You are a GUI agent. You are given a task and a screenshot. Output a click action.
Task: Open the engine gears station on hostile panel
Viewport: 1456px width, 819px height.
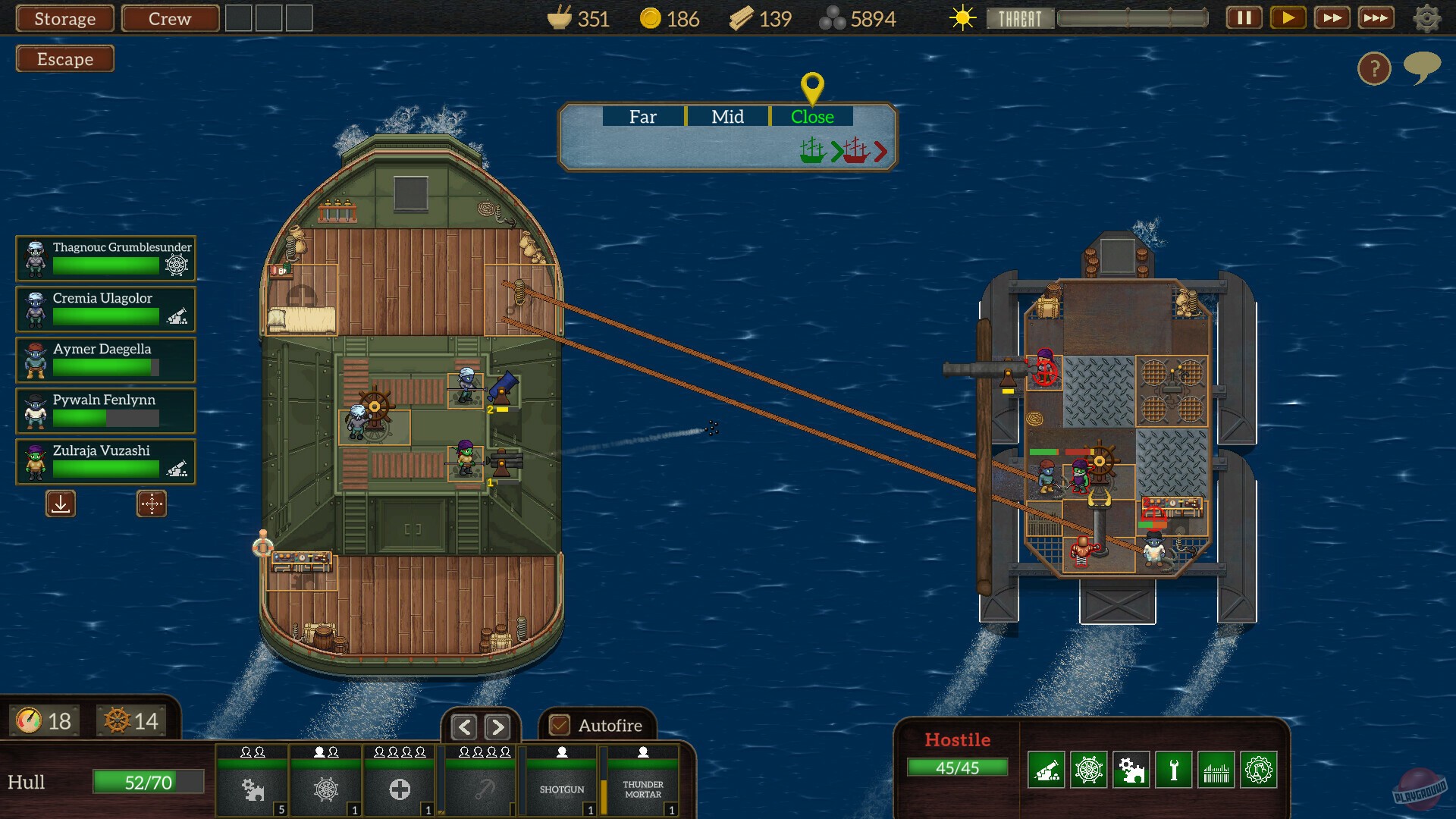[x=1132, y=770]
